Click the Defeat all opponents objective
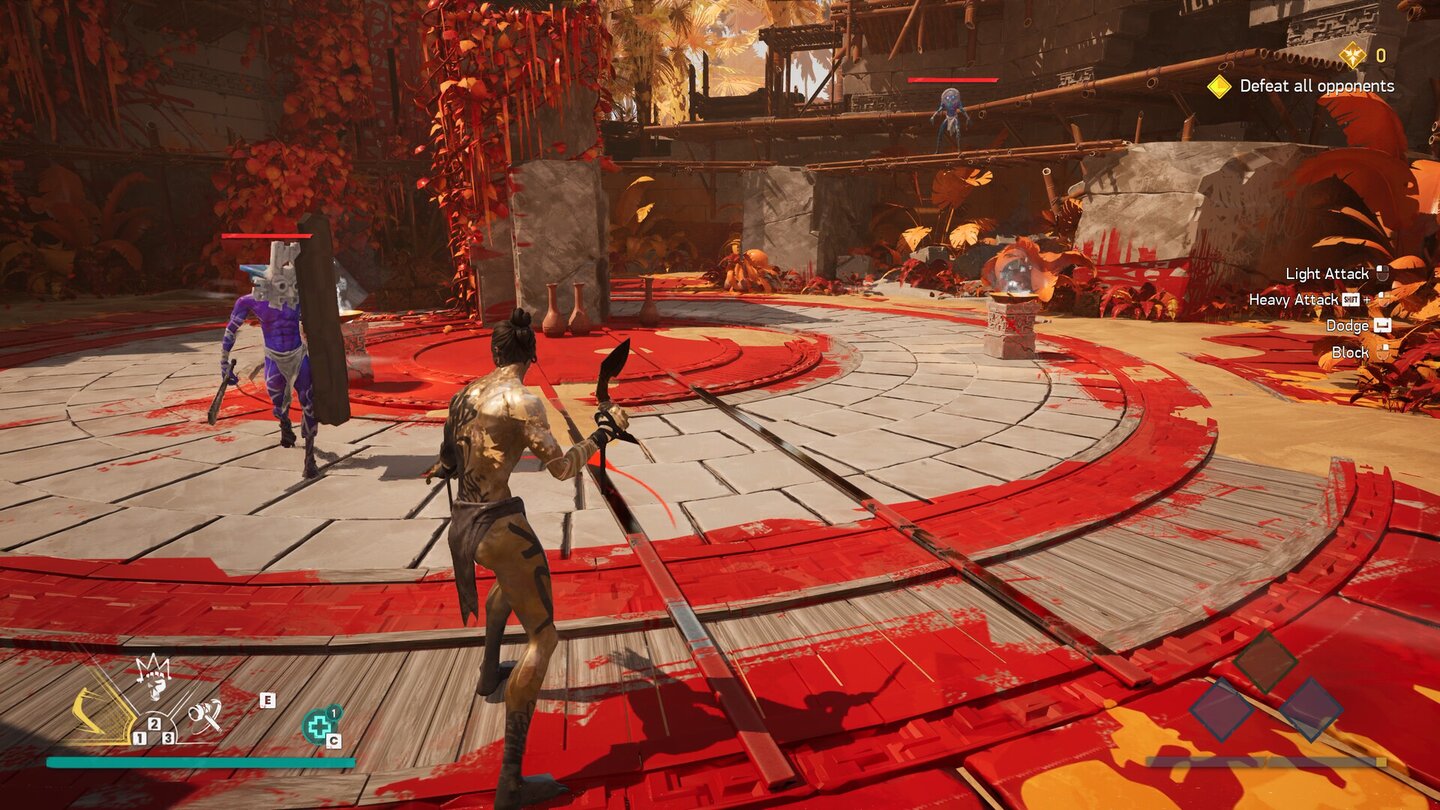The width and height of the screenshot is (1440, 810). tap(1316, 86)
